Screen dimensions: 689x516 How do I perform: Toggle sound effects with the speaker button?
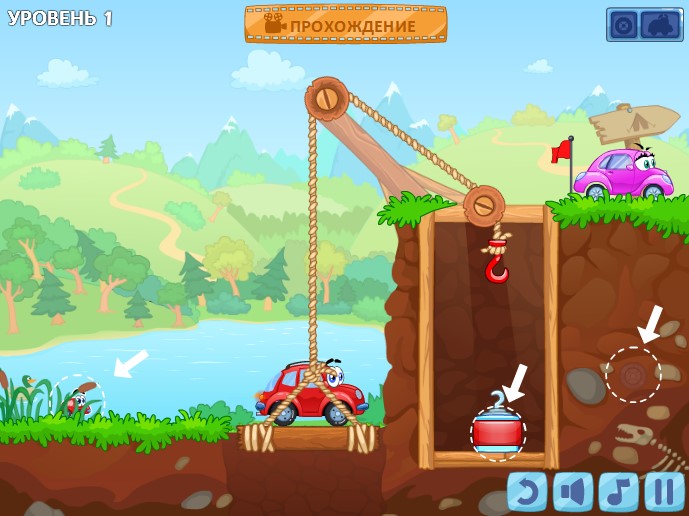573,491
